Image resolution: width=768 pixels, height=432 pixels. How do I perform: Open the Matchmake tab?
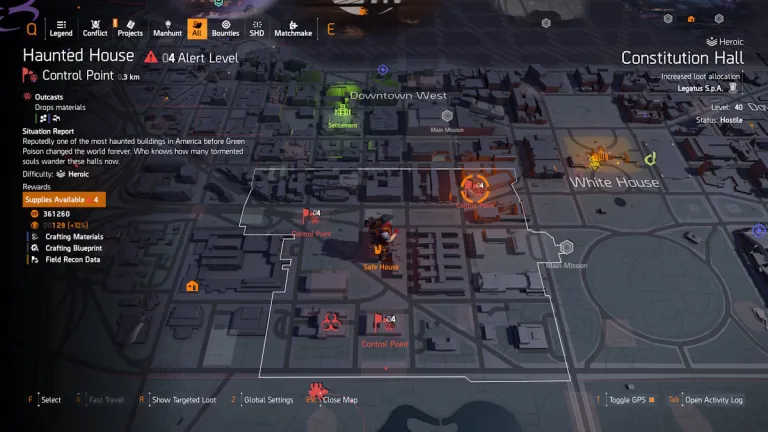click(x=291, y=27)
